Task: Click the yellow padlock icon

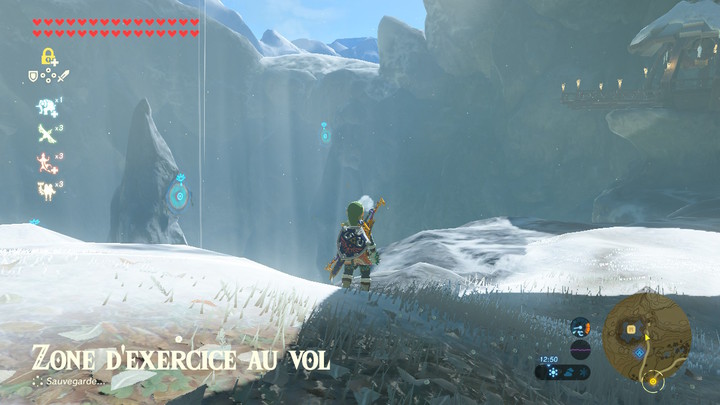Action: point(47,57)
